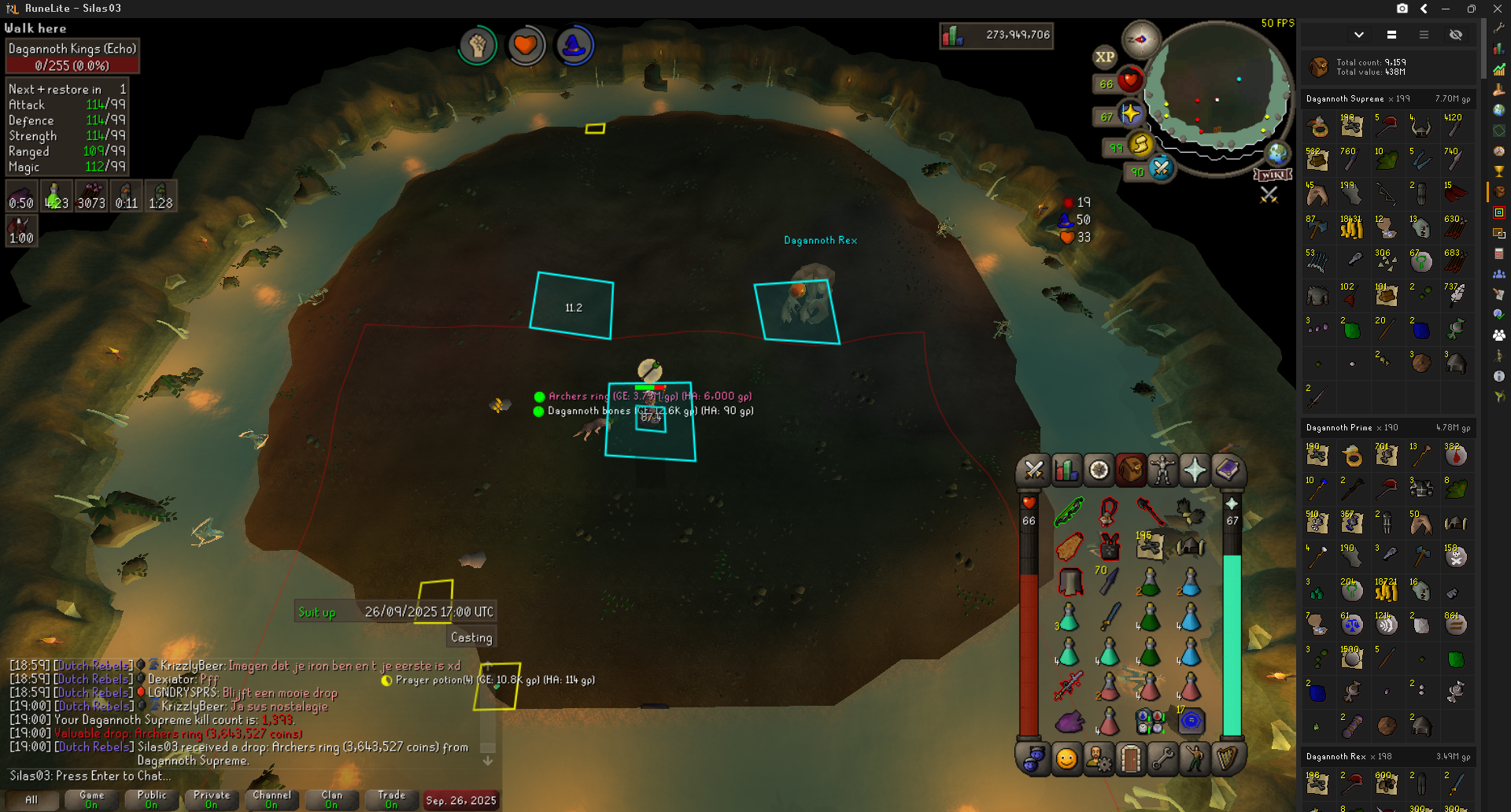
Task: Open the Music harp tab
Action: [1227, 759]
